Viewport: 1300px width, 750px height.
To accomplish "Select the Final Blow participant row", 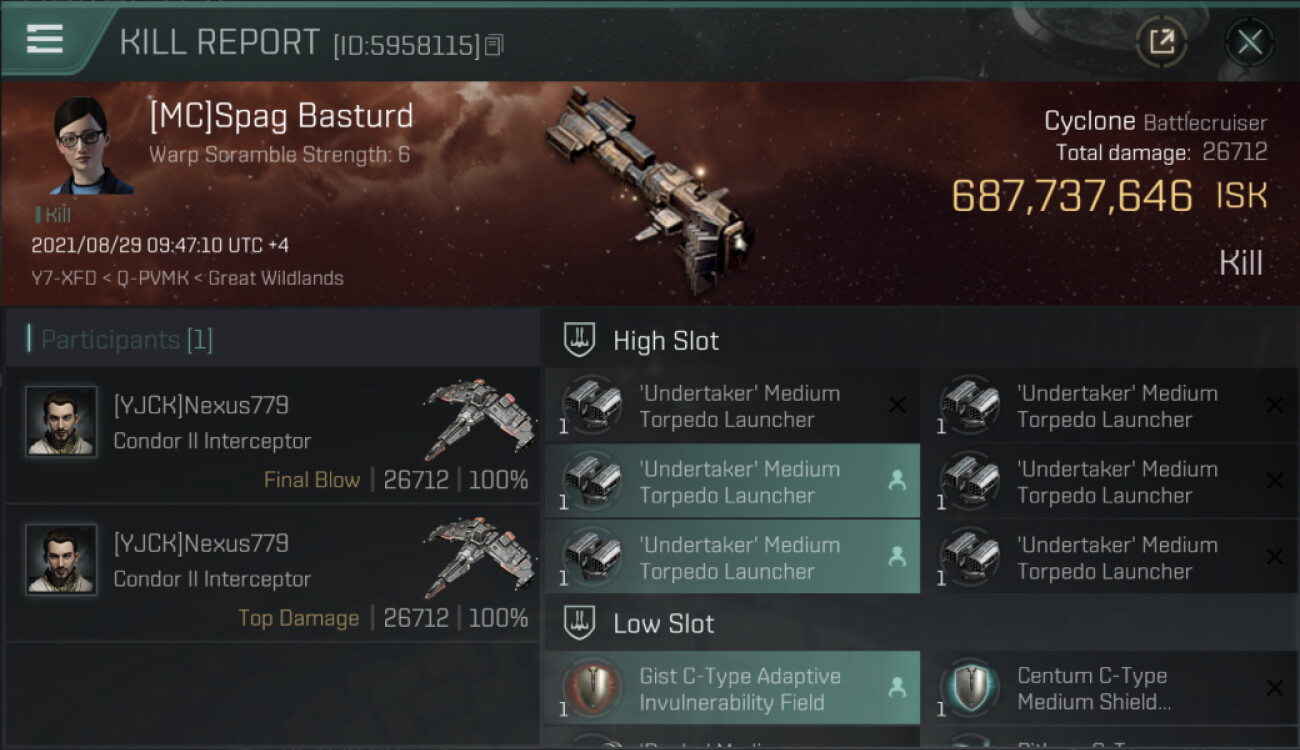I will [x=272, y=434].
